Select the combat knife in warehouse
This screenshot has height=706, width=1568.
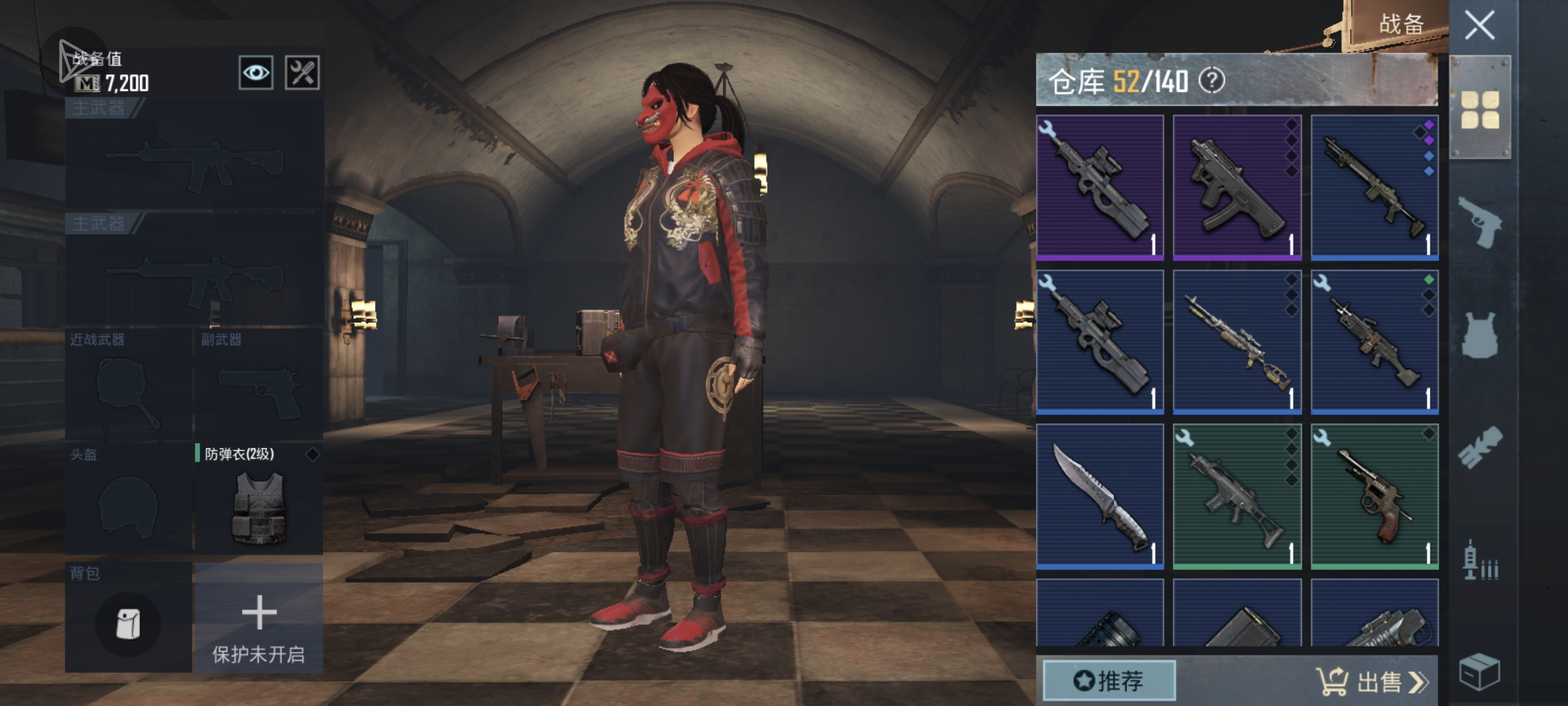click(1100, 497)
